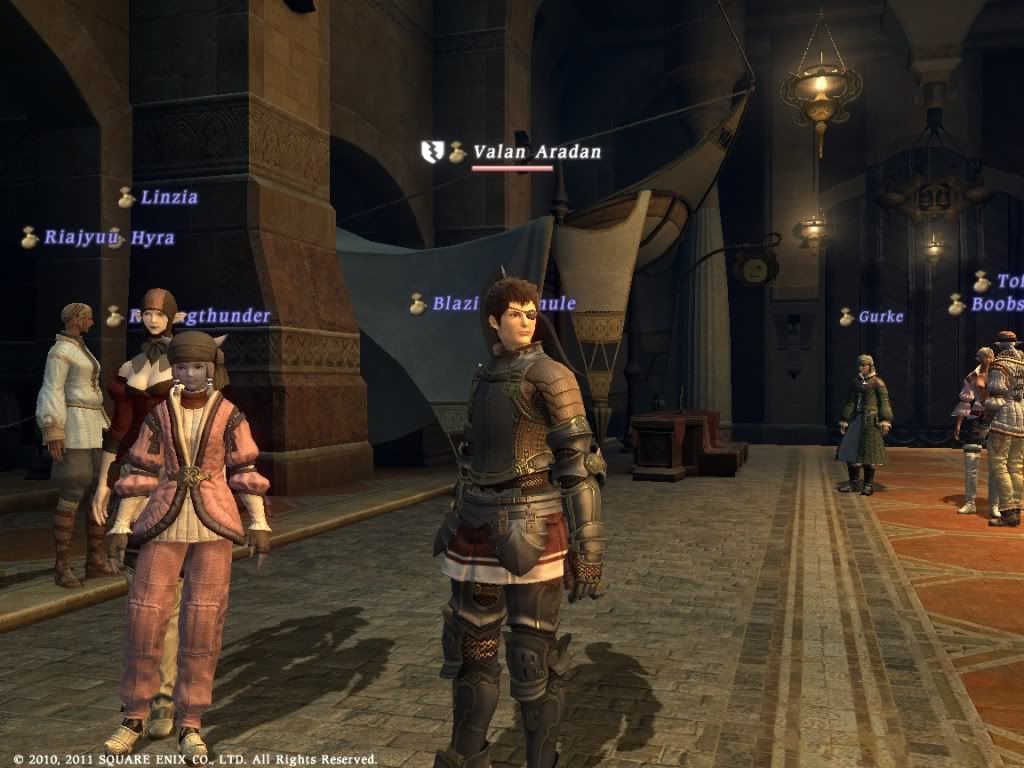Click the Gurke name label
Viewport: 1024px width, 768px height.
[880, 317]
